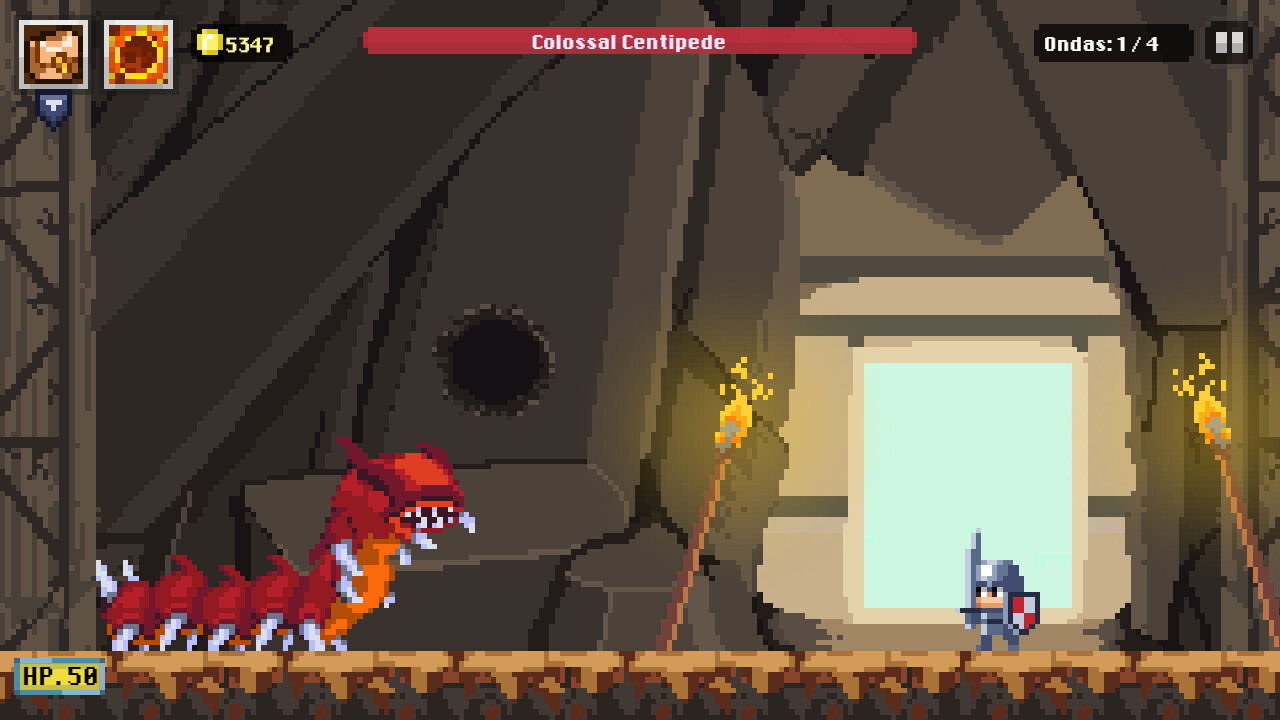
Task: Toggle the first ability slot active
Action: click(55, 53)
